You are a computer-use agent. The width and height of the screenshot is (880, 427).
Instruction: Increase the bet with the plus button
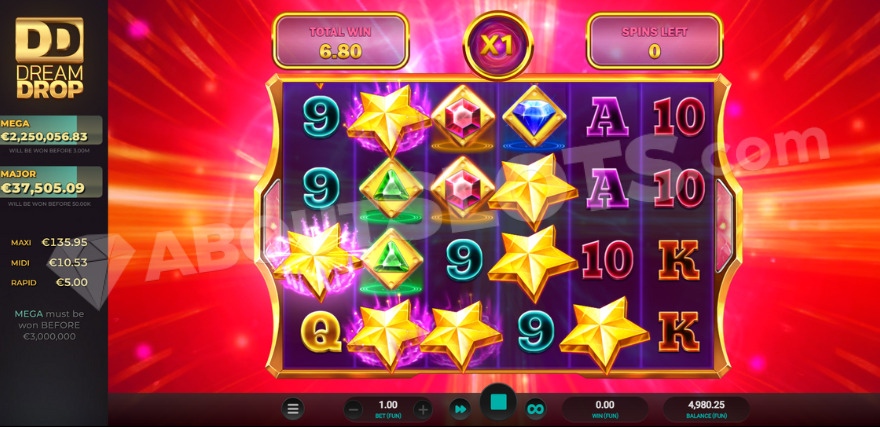(x=423, y=408)
